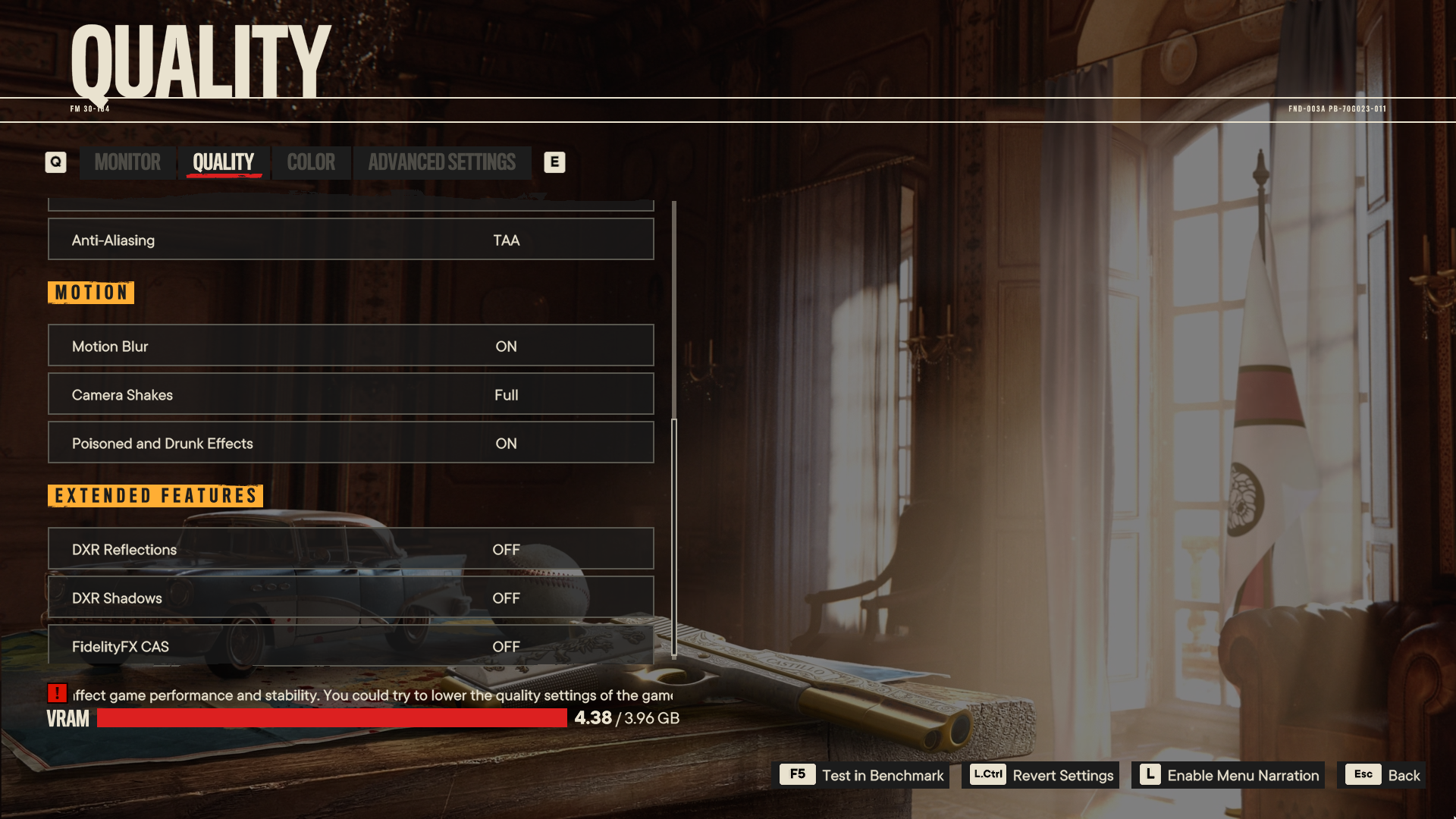Viewport: 1456px width, 819px height.
Task: Activate Enable Menu Narration
Action: coord(1228,775)
